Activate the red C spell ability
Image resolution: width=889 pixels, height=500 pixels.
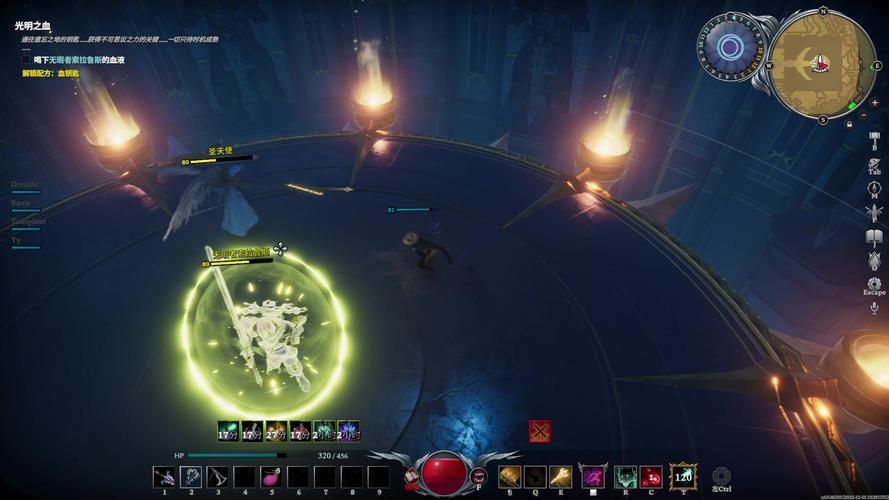[651, 477]
